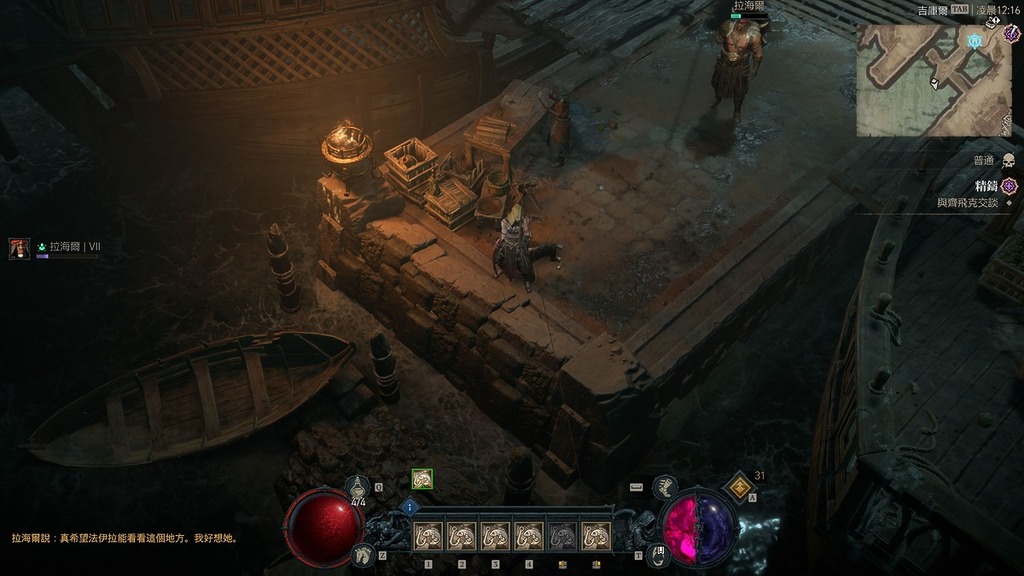Click the blue info diamond above skill bar

coord(410,507)
